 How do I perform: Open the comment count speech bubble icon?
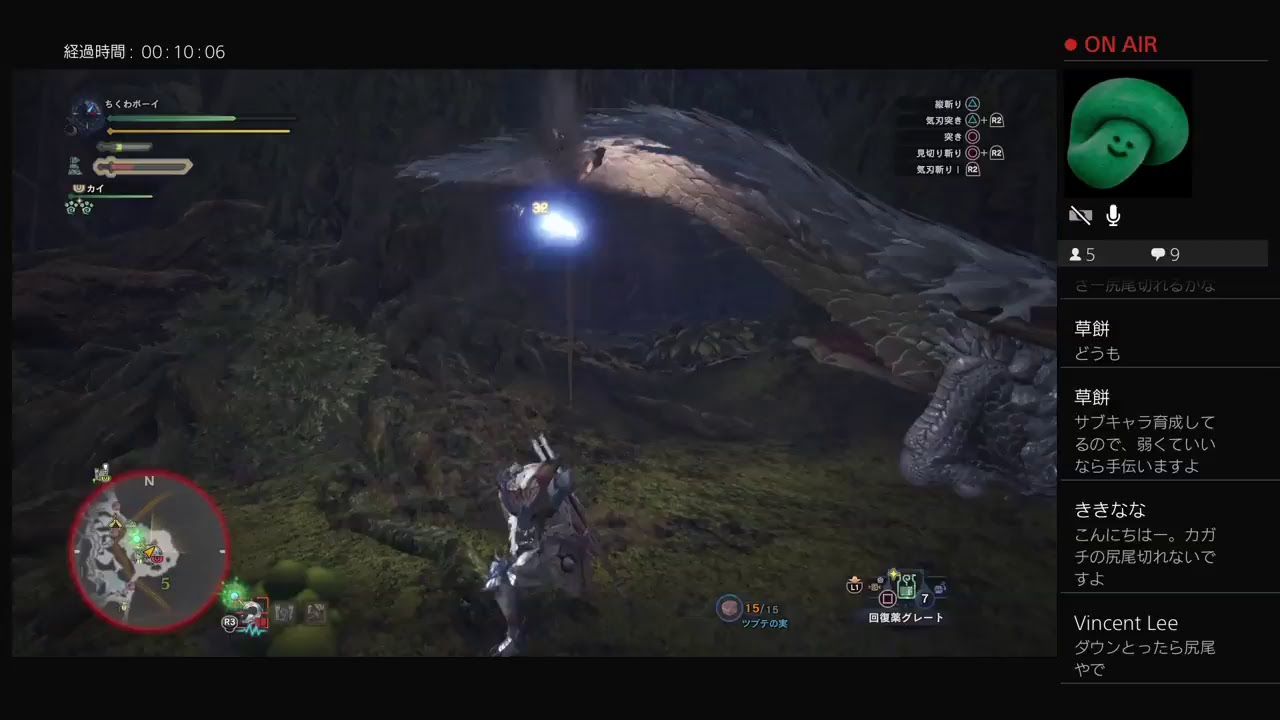click(1157, 254)
